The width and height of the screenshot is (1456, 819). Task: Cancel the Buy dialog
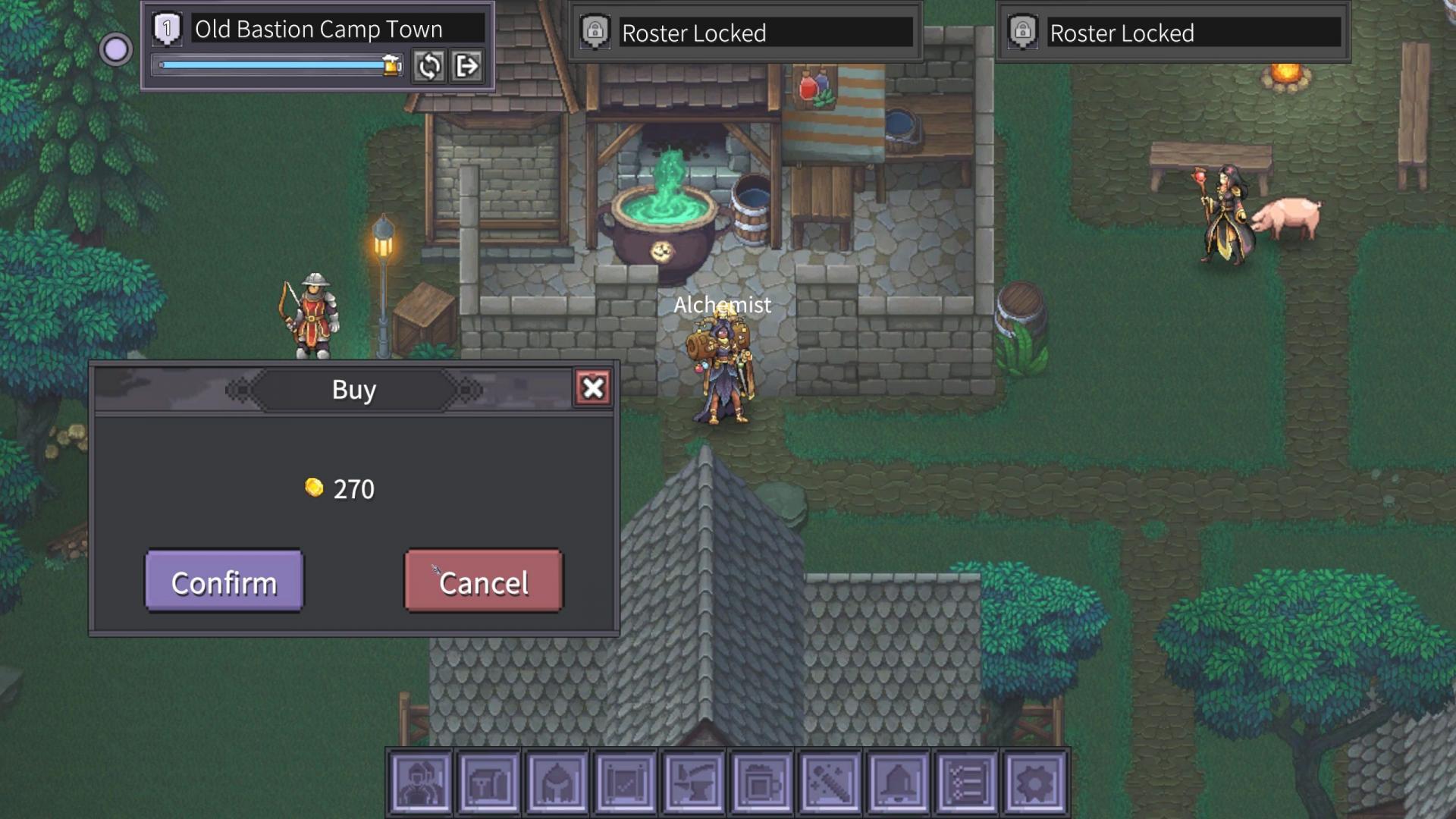tap(483, 582)
